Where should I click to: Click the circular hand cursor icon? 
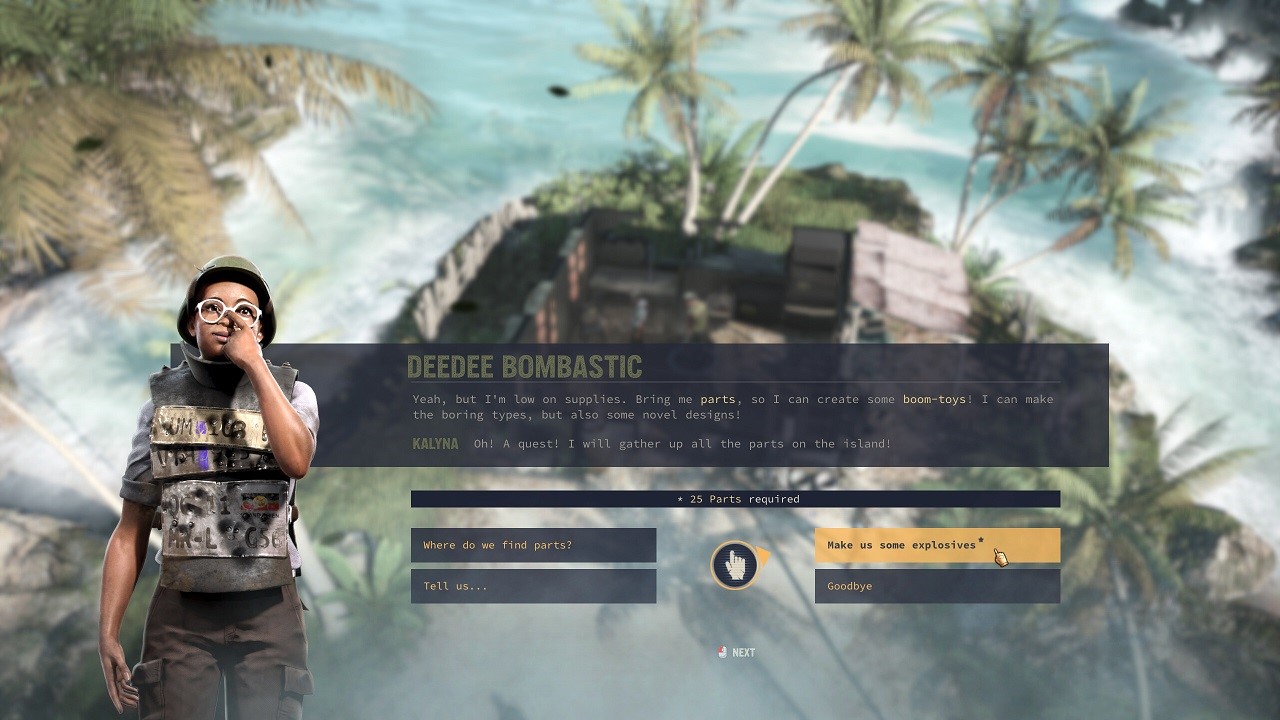point(736,564)
